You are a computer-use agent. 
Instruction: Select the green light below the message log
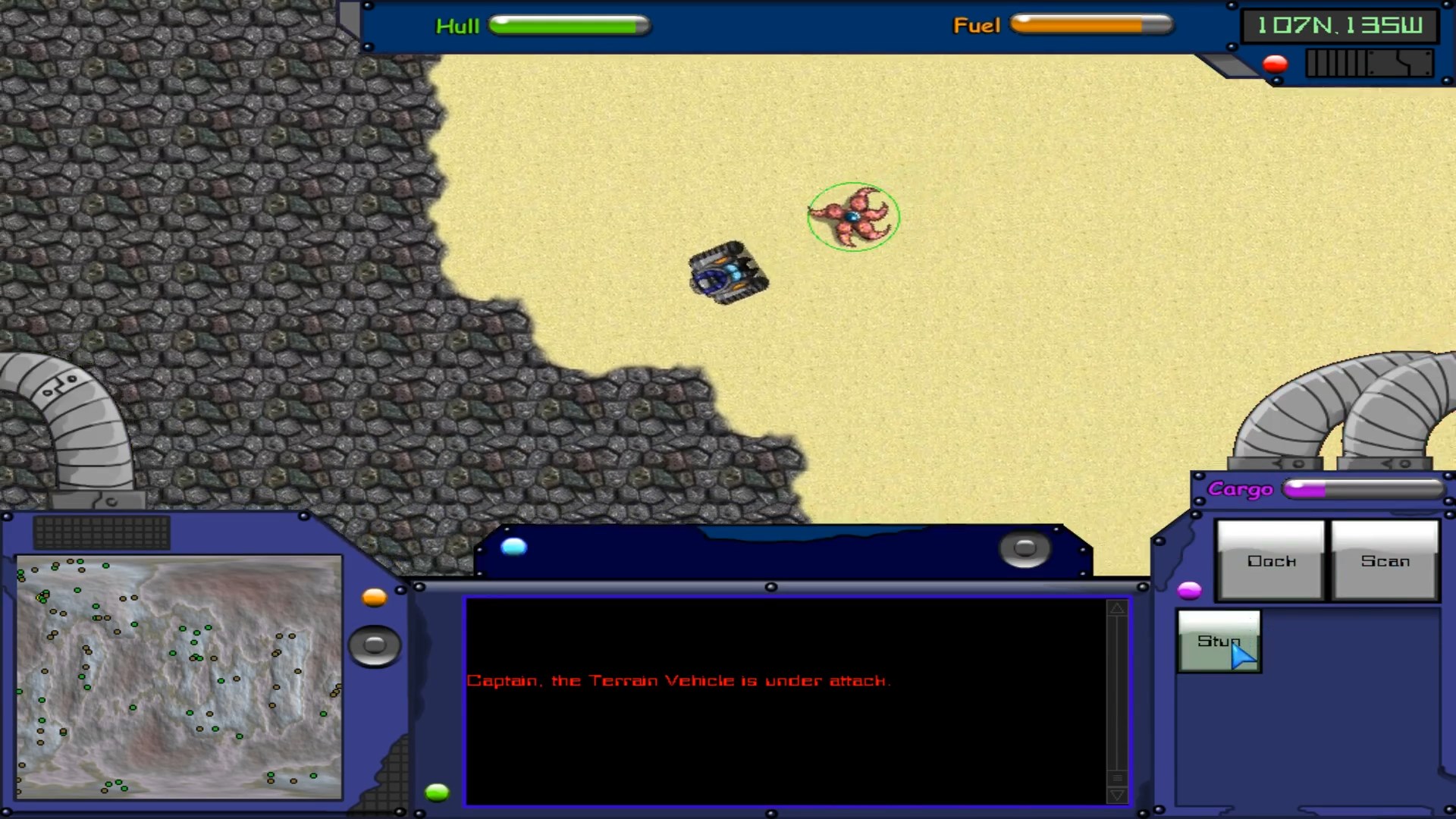[437, 792]
